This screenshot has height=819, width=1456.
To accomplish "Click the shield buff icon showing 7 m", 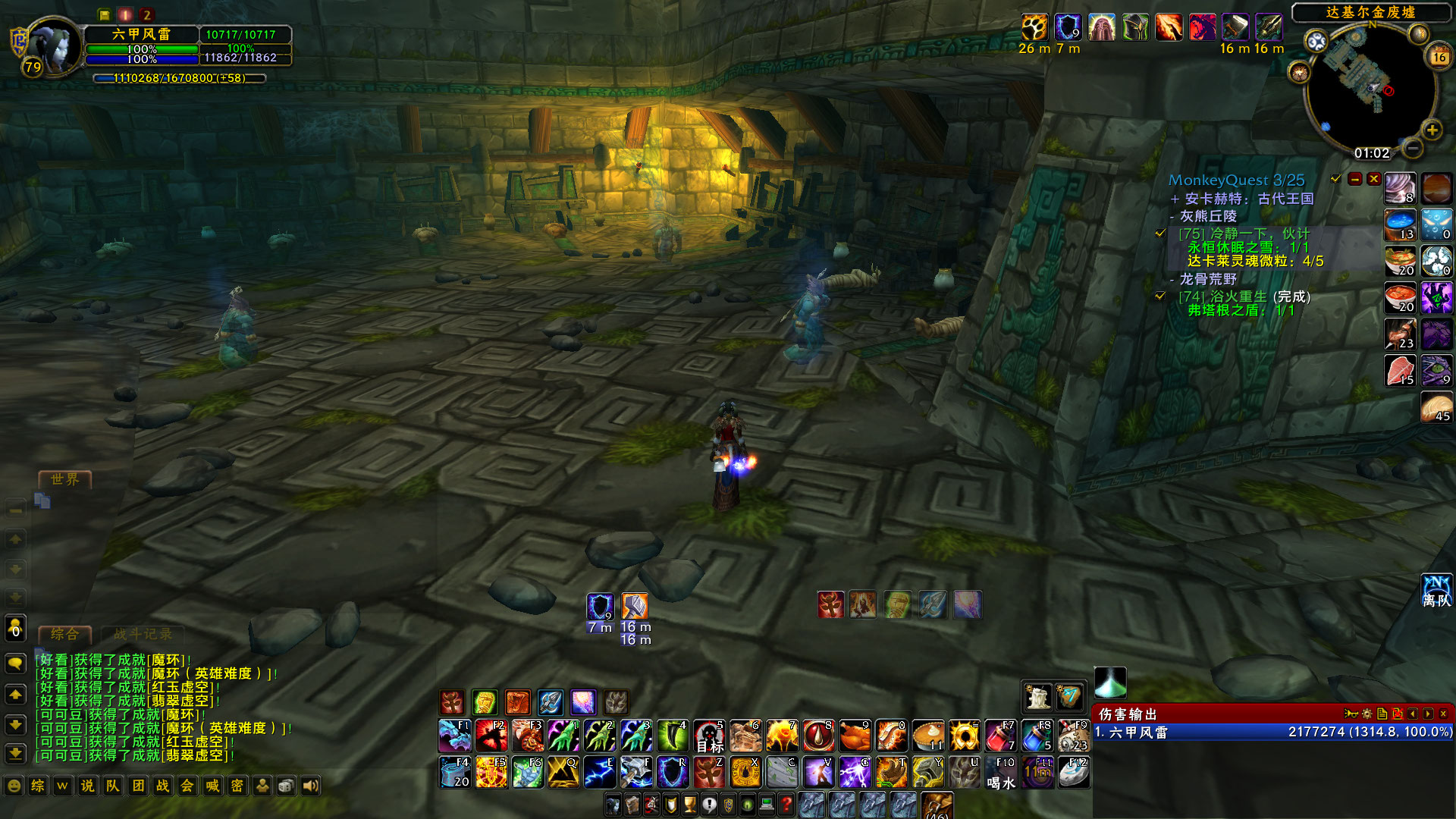I will pyautogui.click(x=1069, y=27).
